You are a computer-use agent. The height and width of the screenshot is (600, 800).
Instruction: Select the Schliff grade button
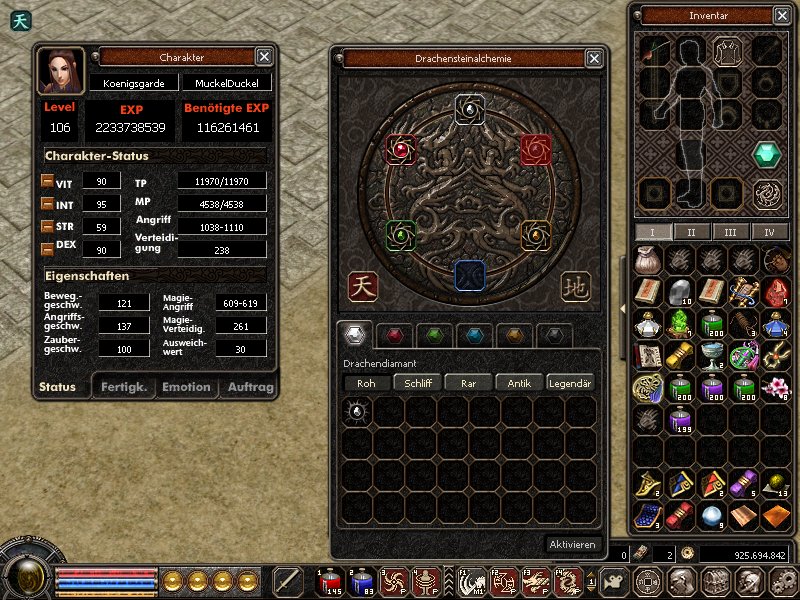[x=417, y=383]
